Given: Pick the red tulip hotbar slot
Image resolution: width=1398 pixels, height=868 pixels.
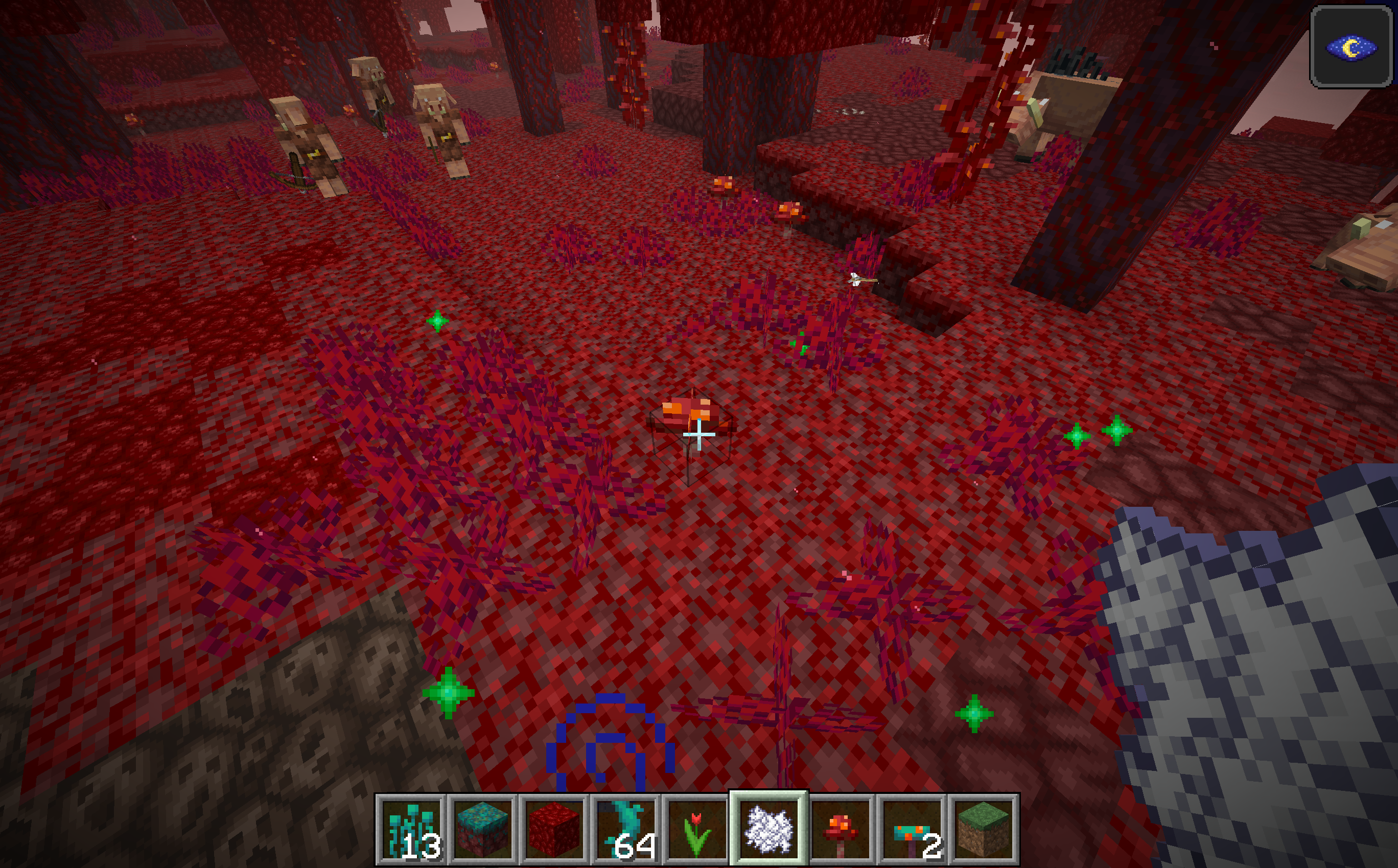Looking at the screenshot, I should (x=696, y=829).
